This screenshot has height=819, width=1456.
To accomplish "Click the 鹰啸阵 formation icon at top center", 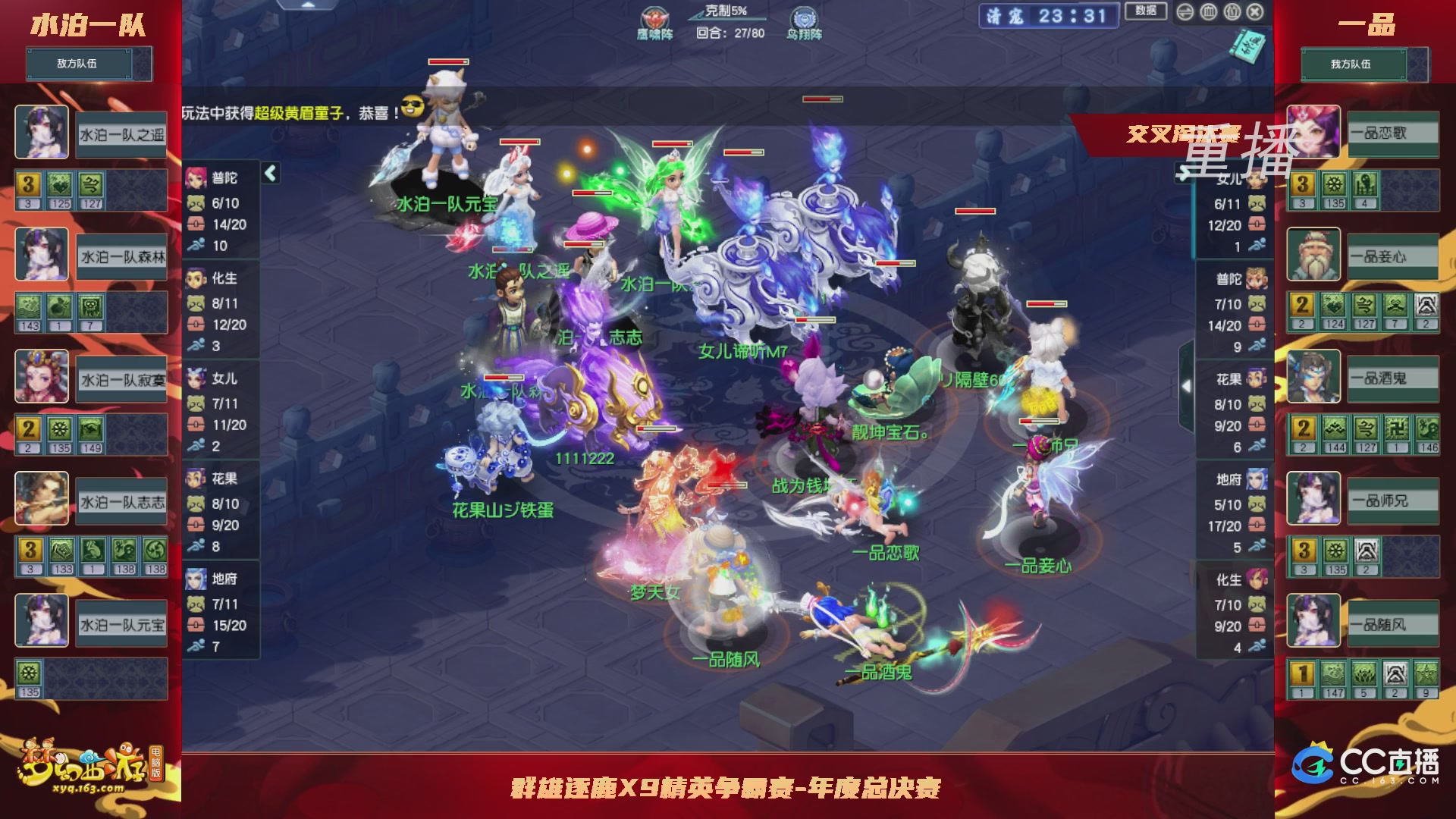I will 654,15.
